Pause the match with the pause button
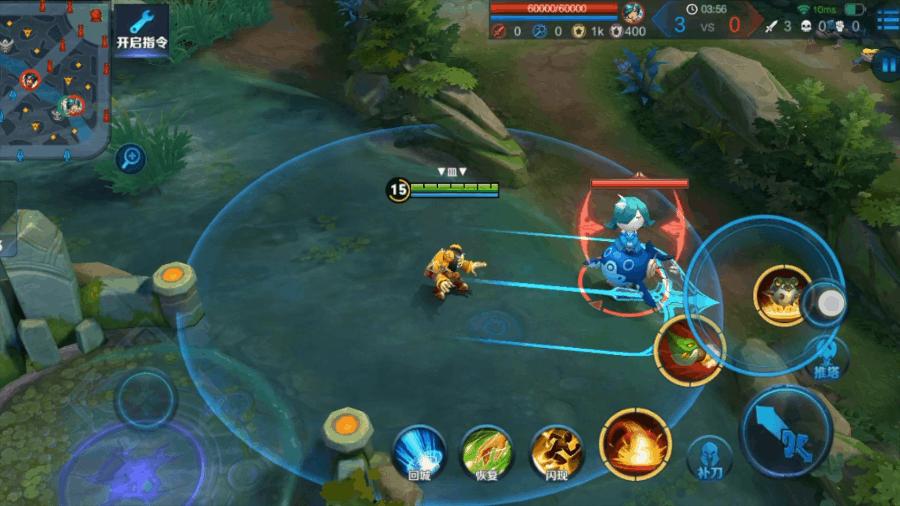The height and width of the screenshot is (506, 900). point(885,65)
